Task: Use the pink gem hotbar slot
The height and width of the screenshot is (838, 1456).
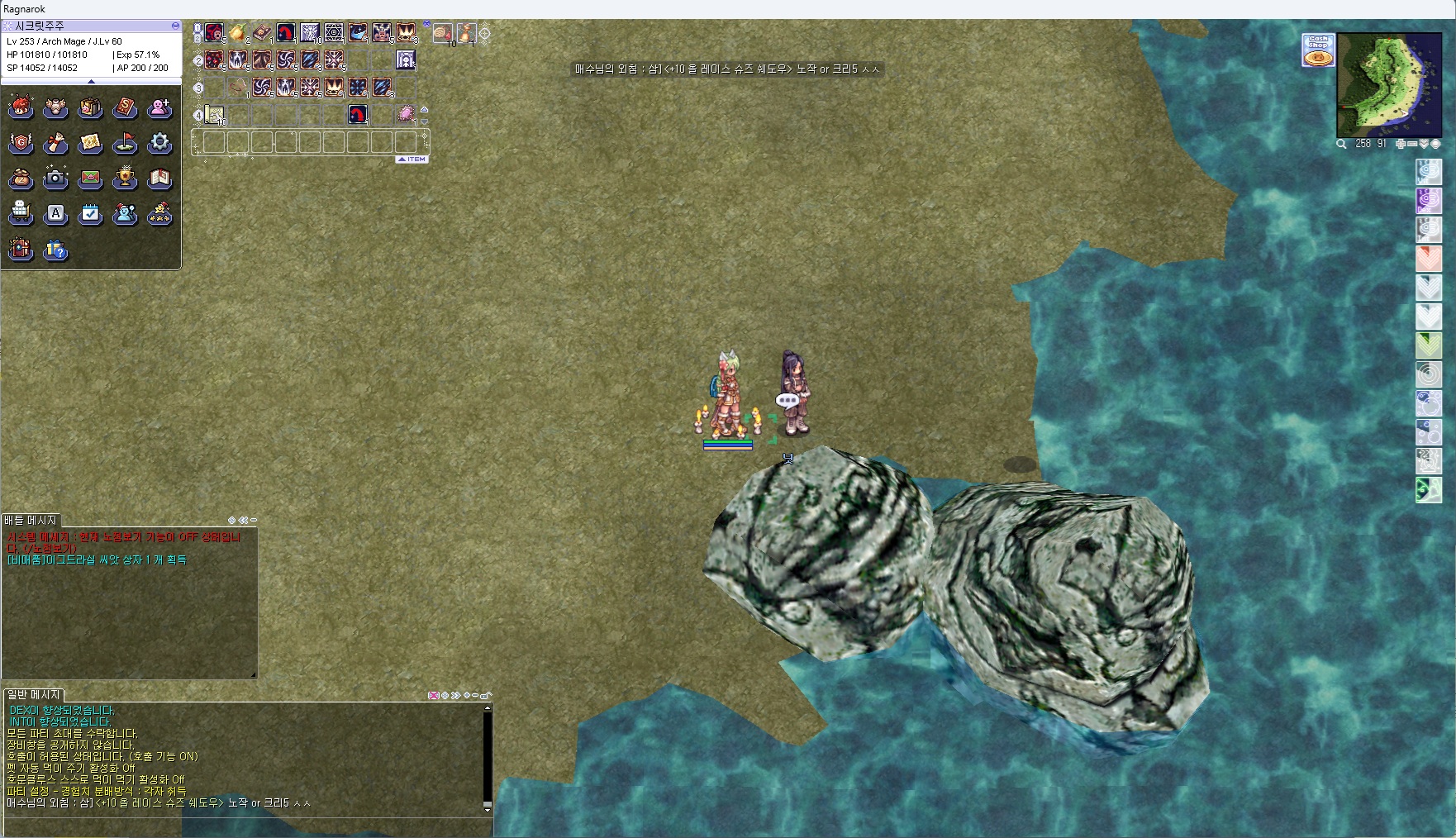Action: 406,114
